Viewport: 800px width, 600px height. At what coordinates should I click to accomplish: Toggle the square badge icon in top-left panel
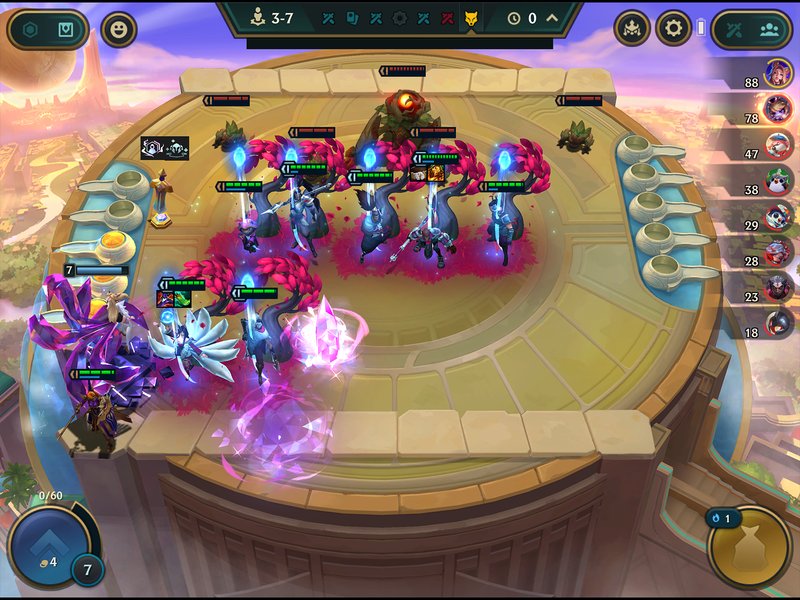tap(64, 30)
